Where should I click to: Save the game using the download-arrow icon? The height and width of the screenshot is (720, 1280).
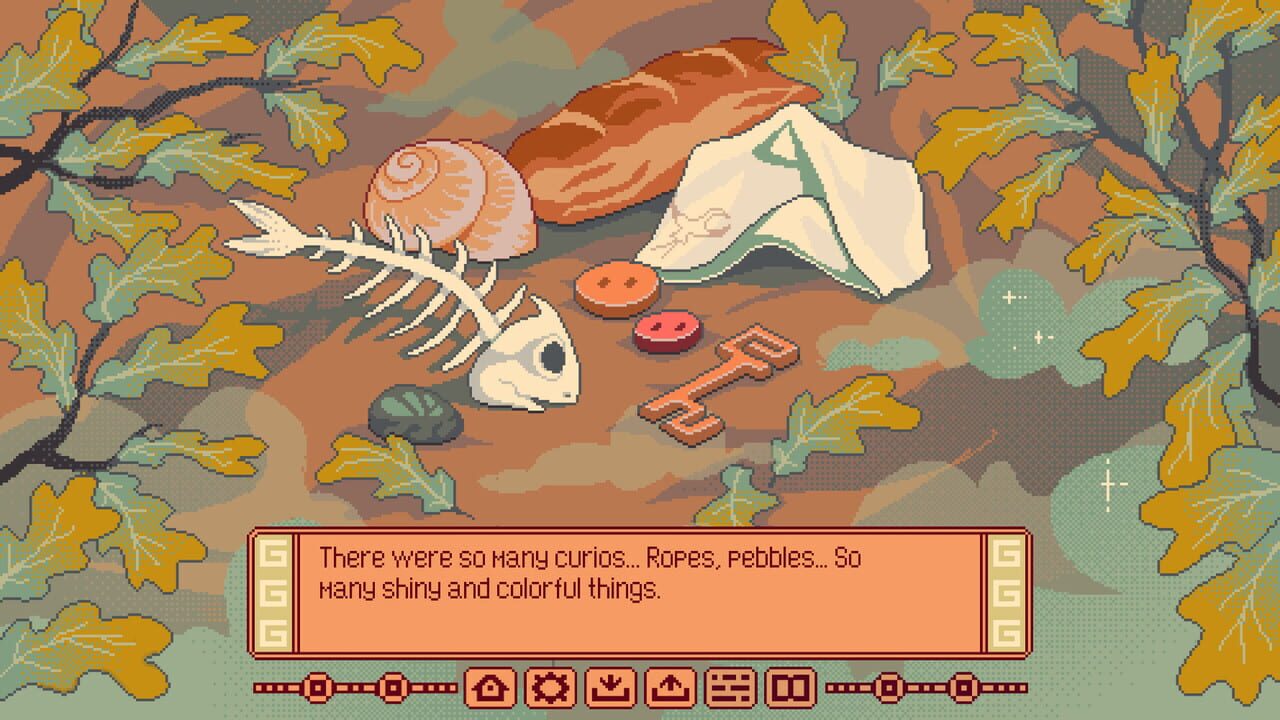(609, 687)
